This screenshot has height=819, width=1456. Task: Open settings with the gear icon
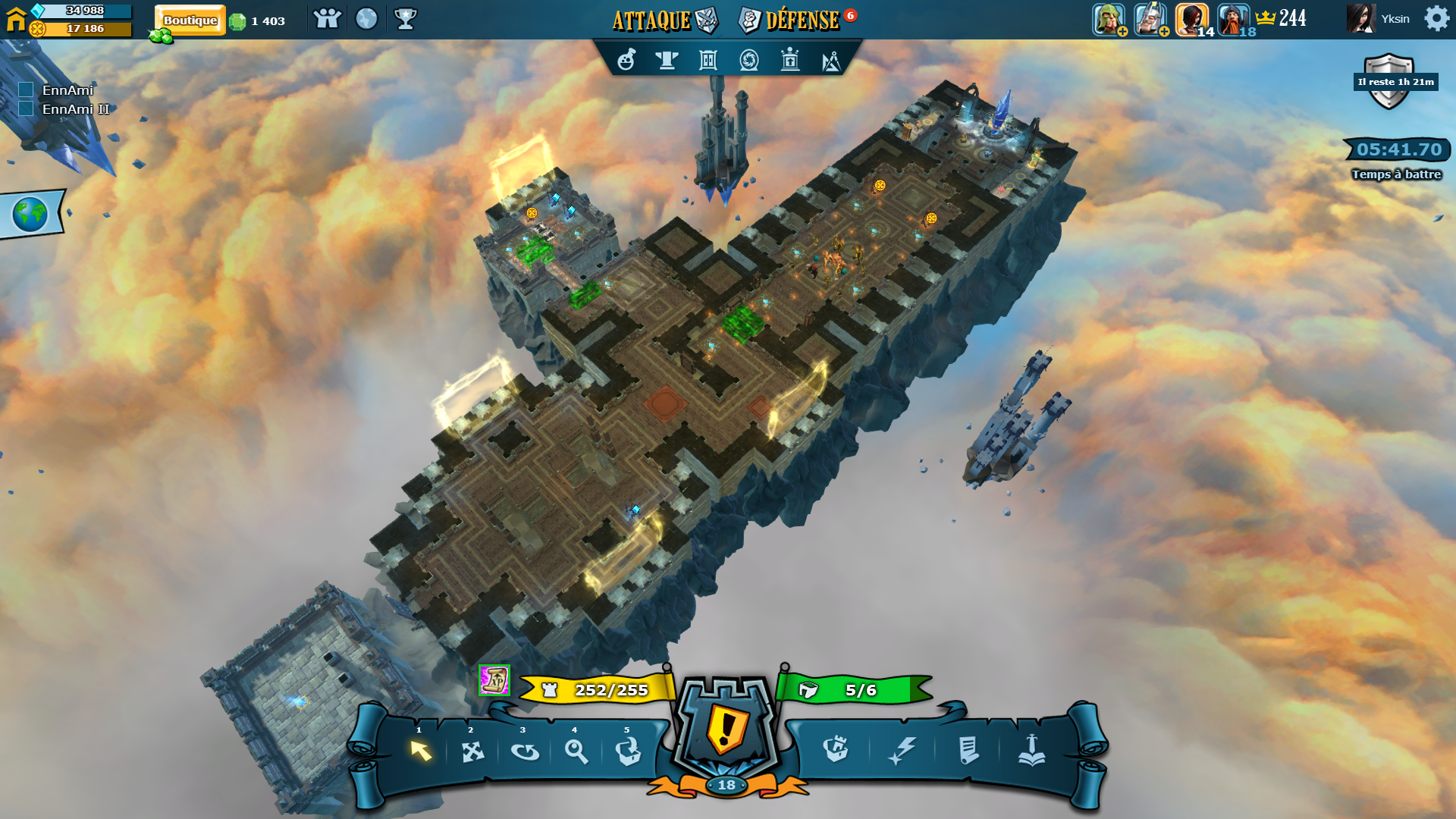pos(1436,18)
